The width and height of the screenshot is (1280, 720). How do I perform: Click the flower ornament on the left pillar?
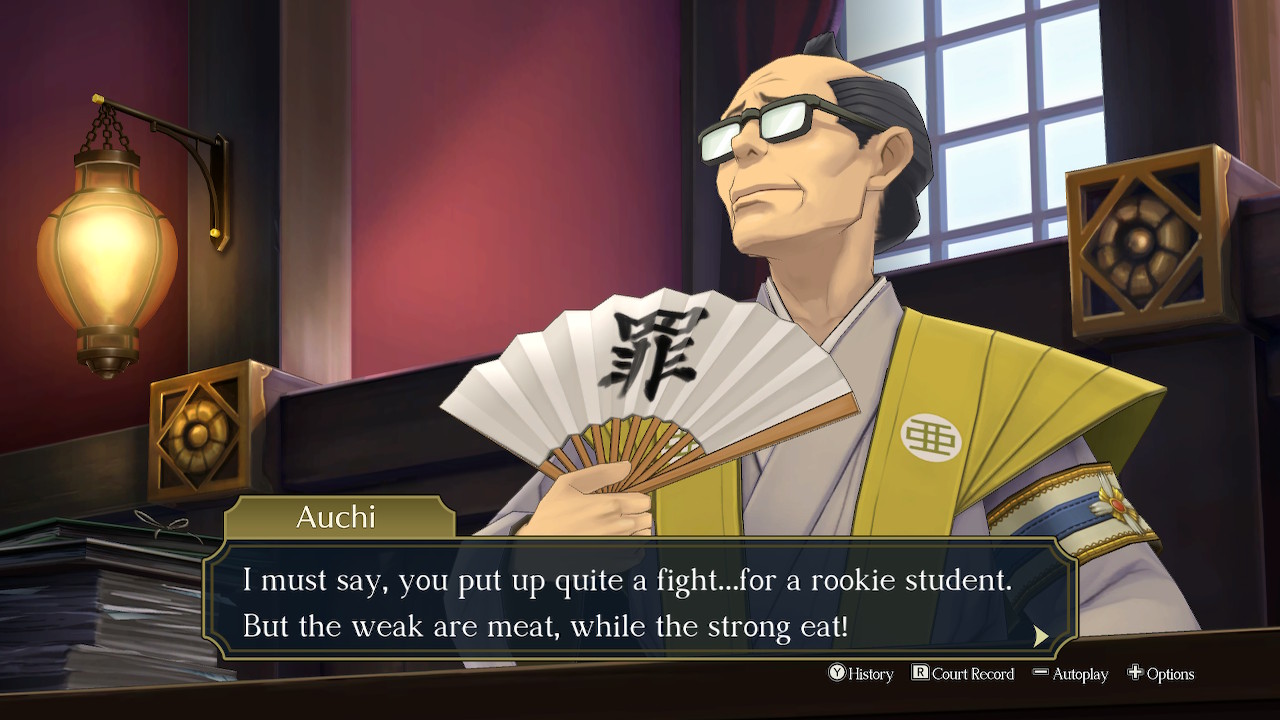point(196,432)
